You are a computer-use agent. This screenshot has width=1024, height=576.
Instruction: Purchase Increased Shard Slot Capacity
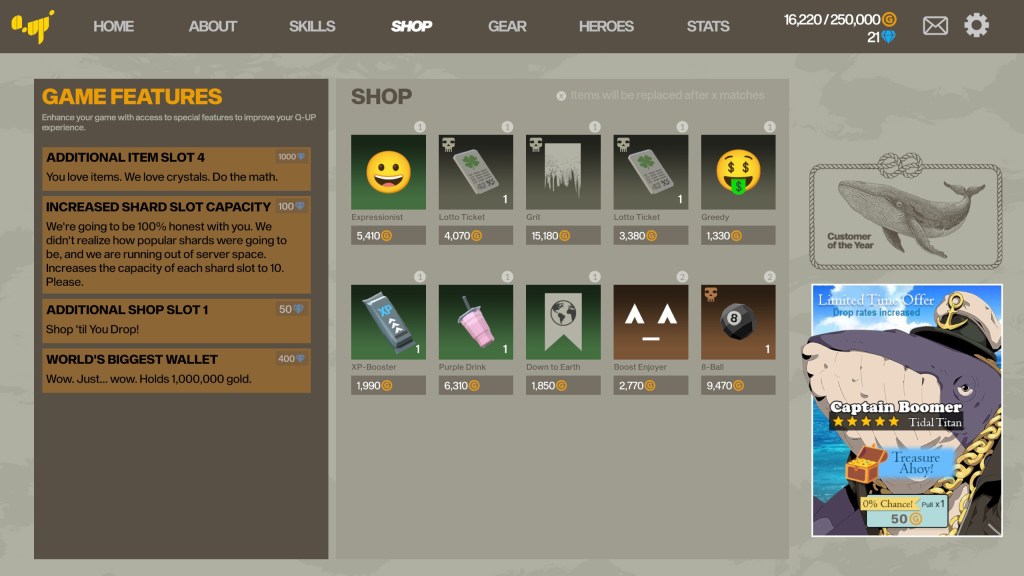pos(176,244)
